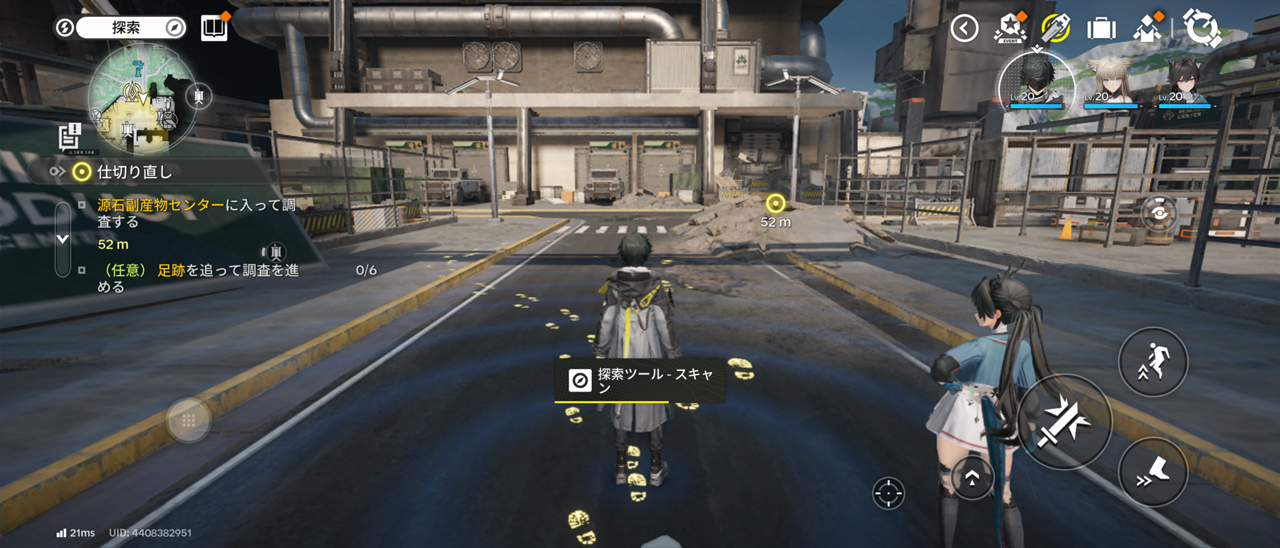Viewport: 1280px width, 548px height.
Task: Tap the 探索 exploration mode pill
Action: tap(129, 28)
